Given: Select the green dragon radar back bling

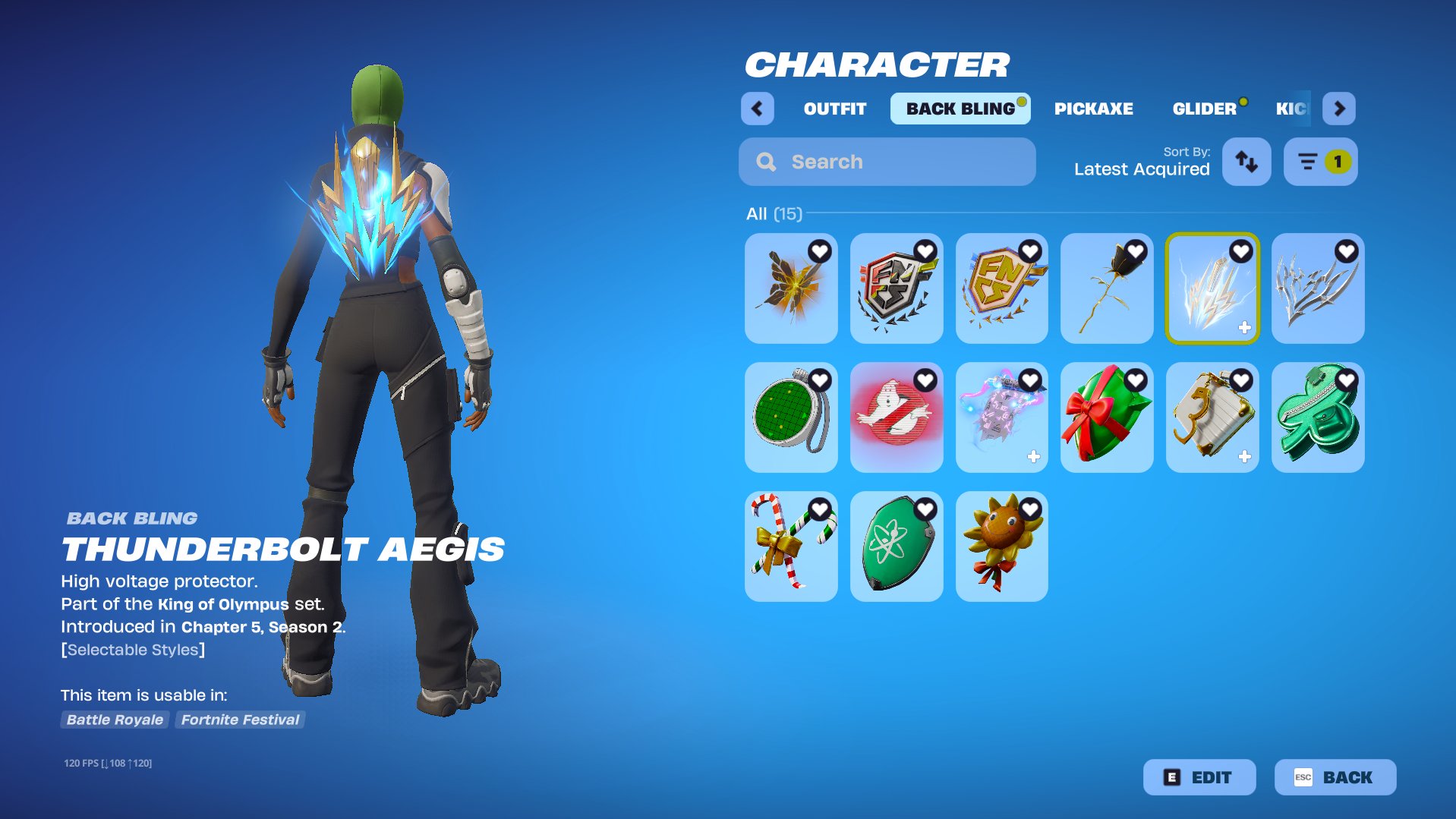Looking at the screenshot, I should pos(791,417).
